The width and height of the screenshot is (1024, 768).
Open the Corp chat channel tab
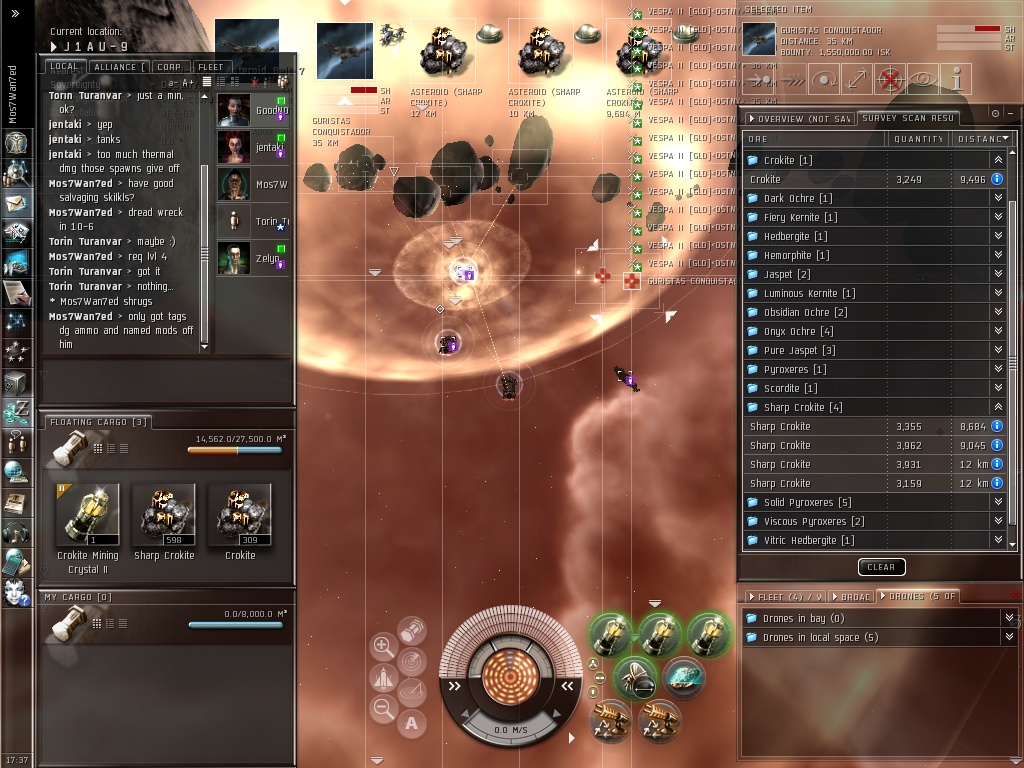click(x=168, y=67)
